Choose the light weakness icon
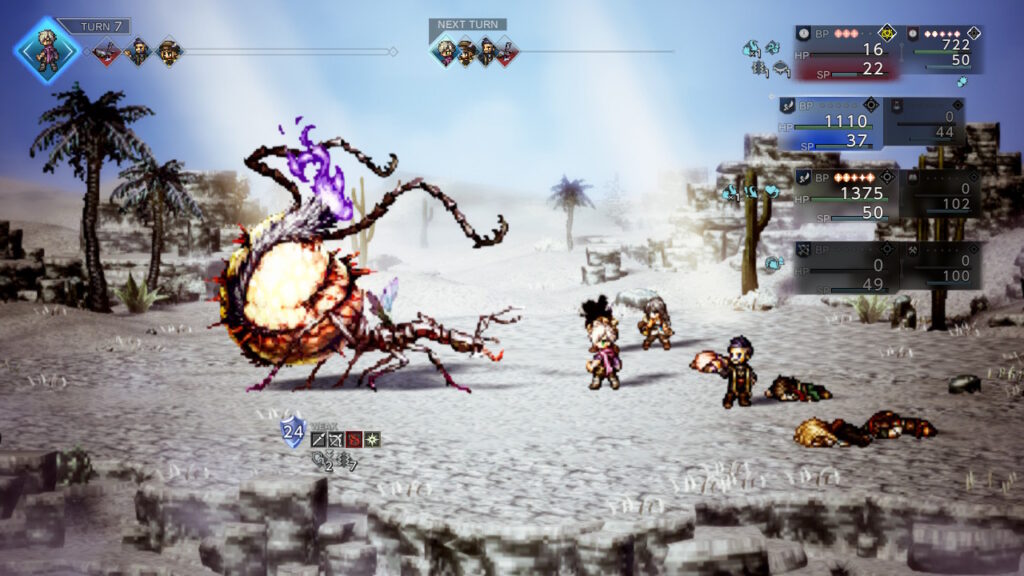Screen dimensions: 1024x576 (372, 439)
